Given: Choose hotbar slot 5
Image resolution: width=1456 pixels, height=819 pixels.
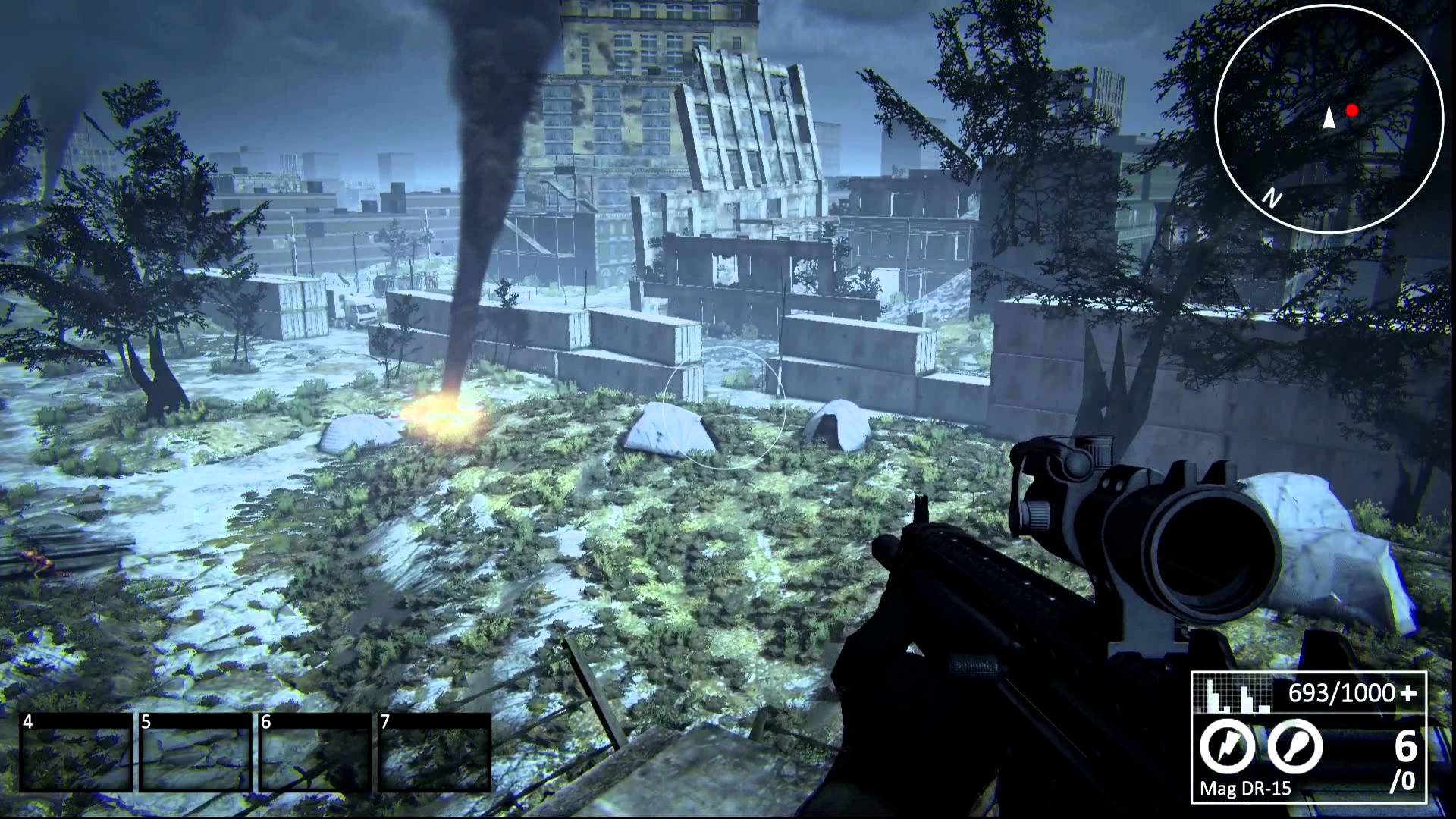Looking at the screenshot, I should click(x=195, y=752).
